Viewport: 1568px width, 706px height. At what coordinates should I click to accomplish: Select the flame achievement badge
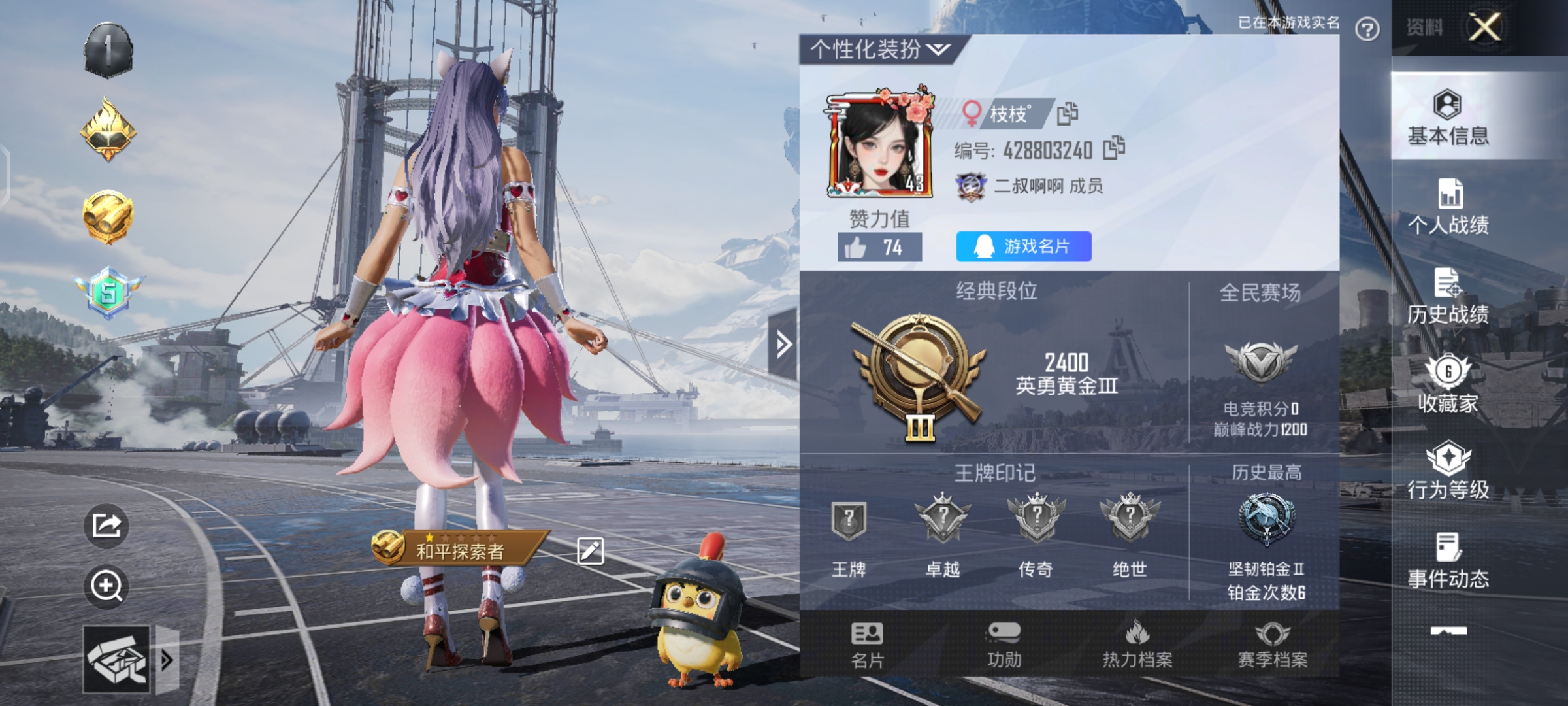[x=110, y=129]
